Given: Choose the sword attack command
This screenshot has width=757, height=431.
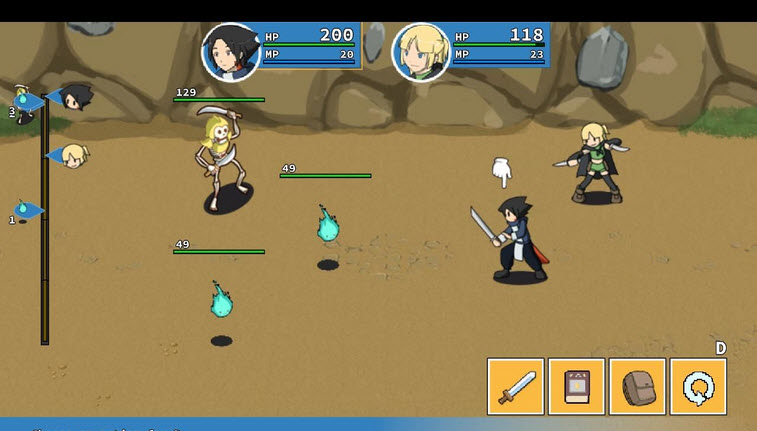Looking at the screenshot, I should (516, 386).
